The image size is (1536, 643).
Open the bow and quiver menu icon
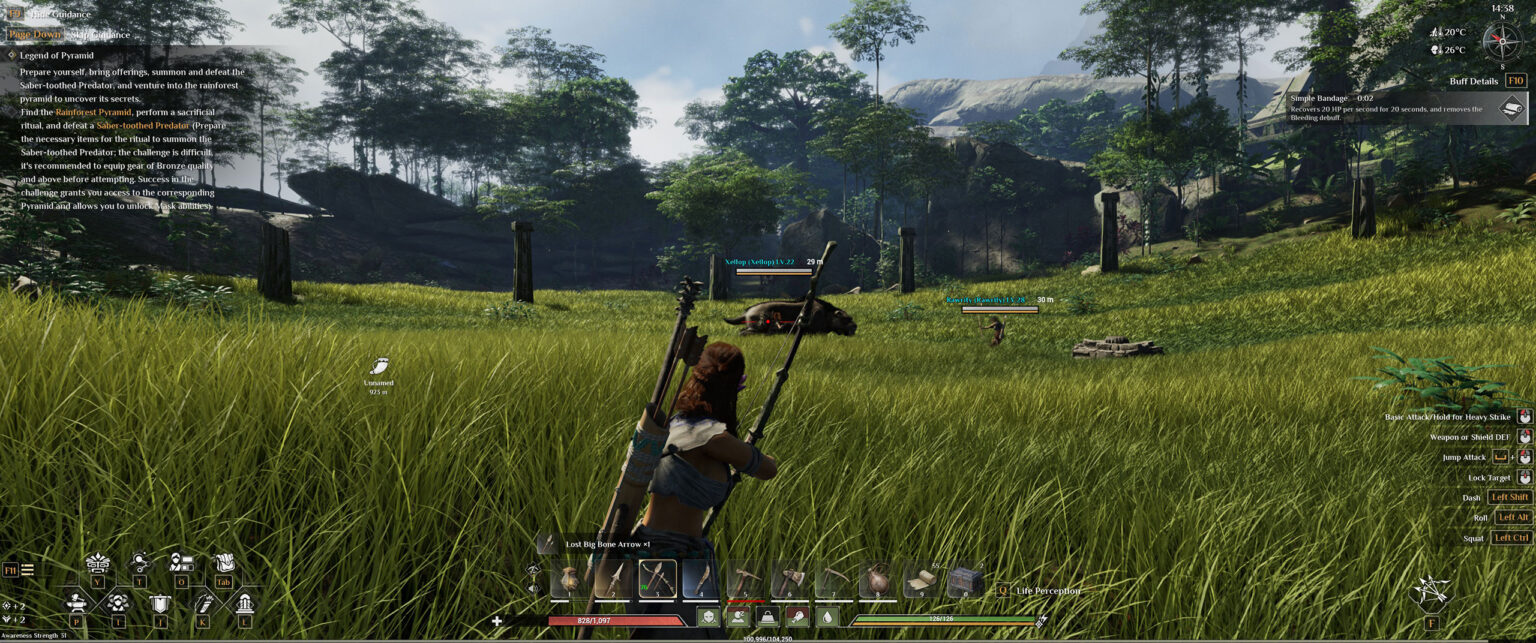[x=203, y=603]
